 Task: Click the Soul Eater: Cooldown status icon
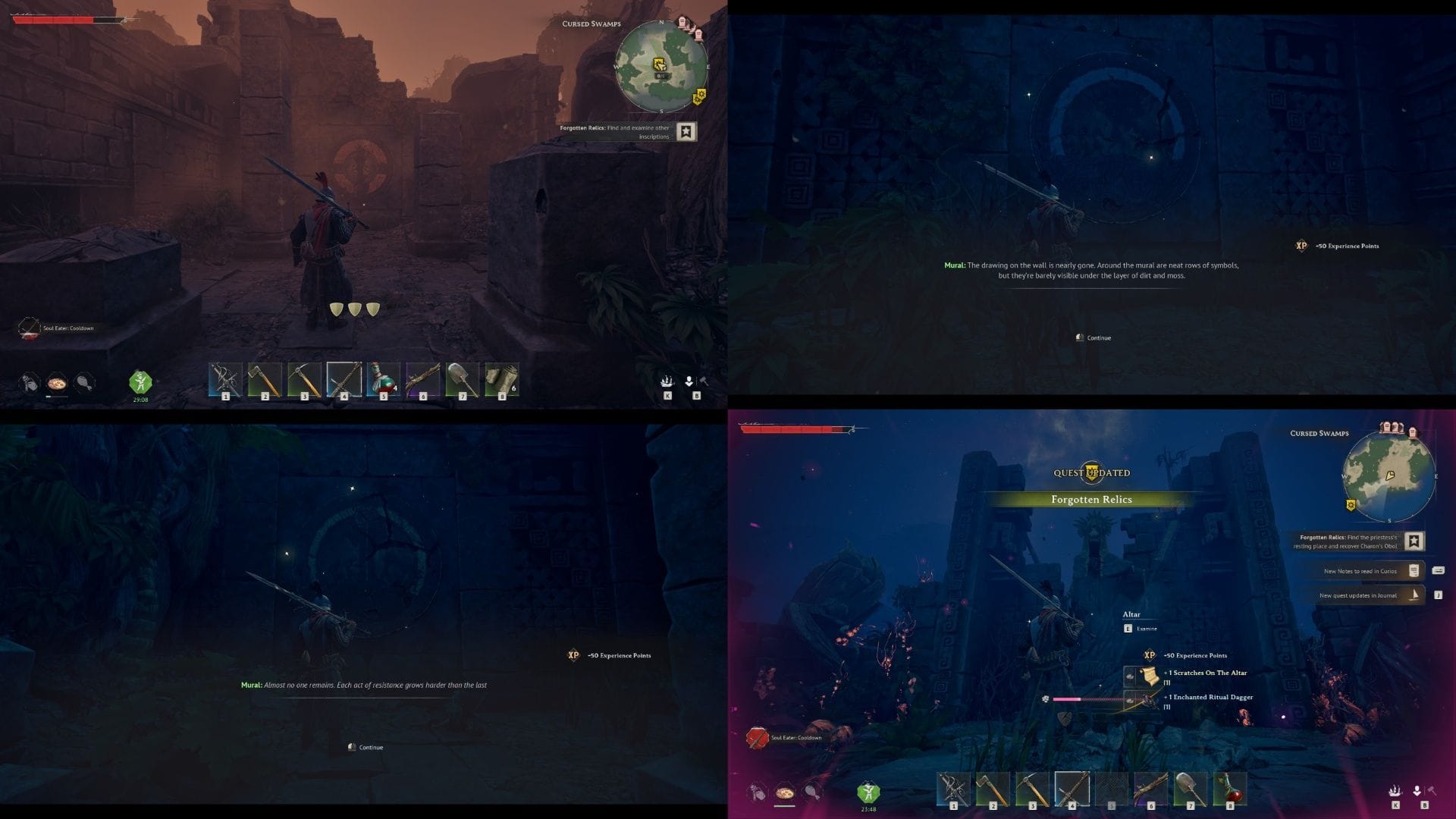tap(28, 328)
